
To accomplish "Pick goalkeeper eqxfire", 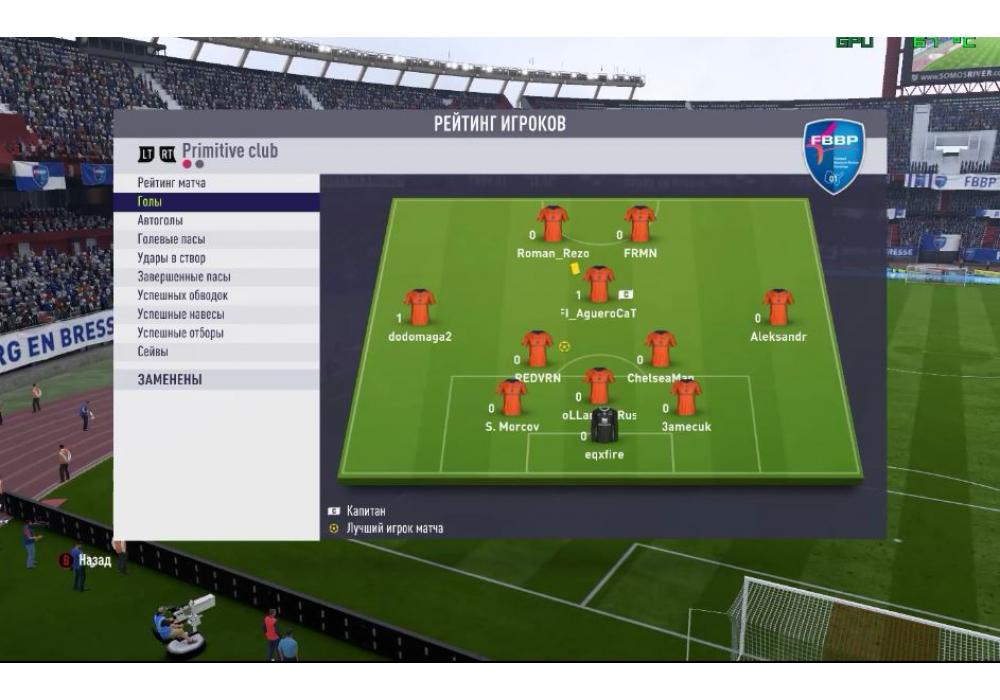I will [x=604, y=427].
